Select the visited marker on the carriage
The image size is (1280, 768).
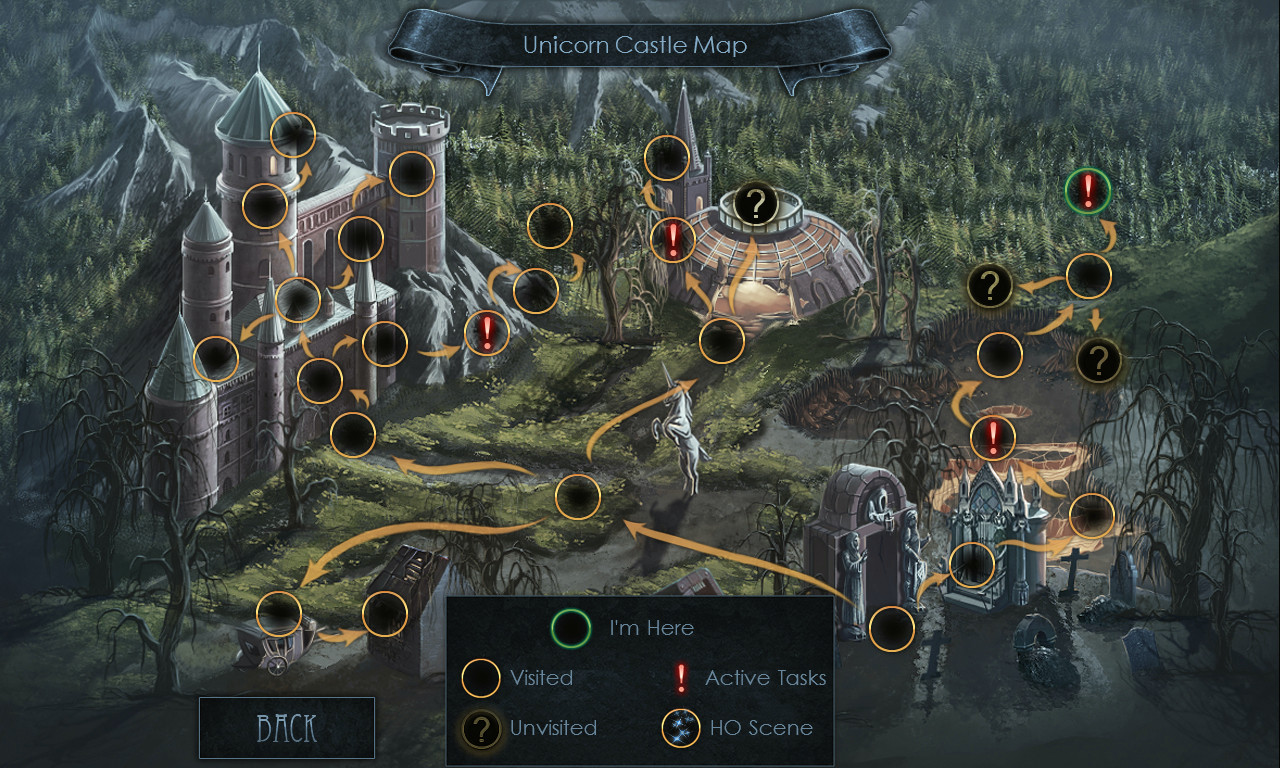(279, 614)
